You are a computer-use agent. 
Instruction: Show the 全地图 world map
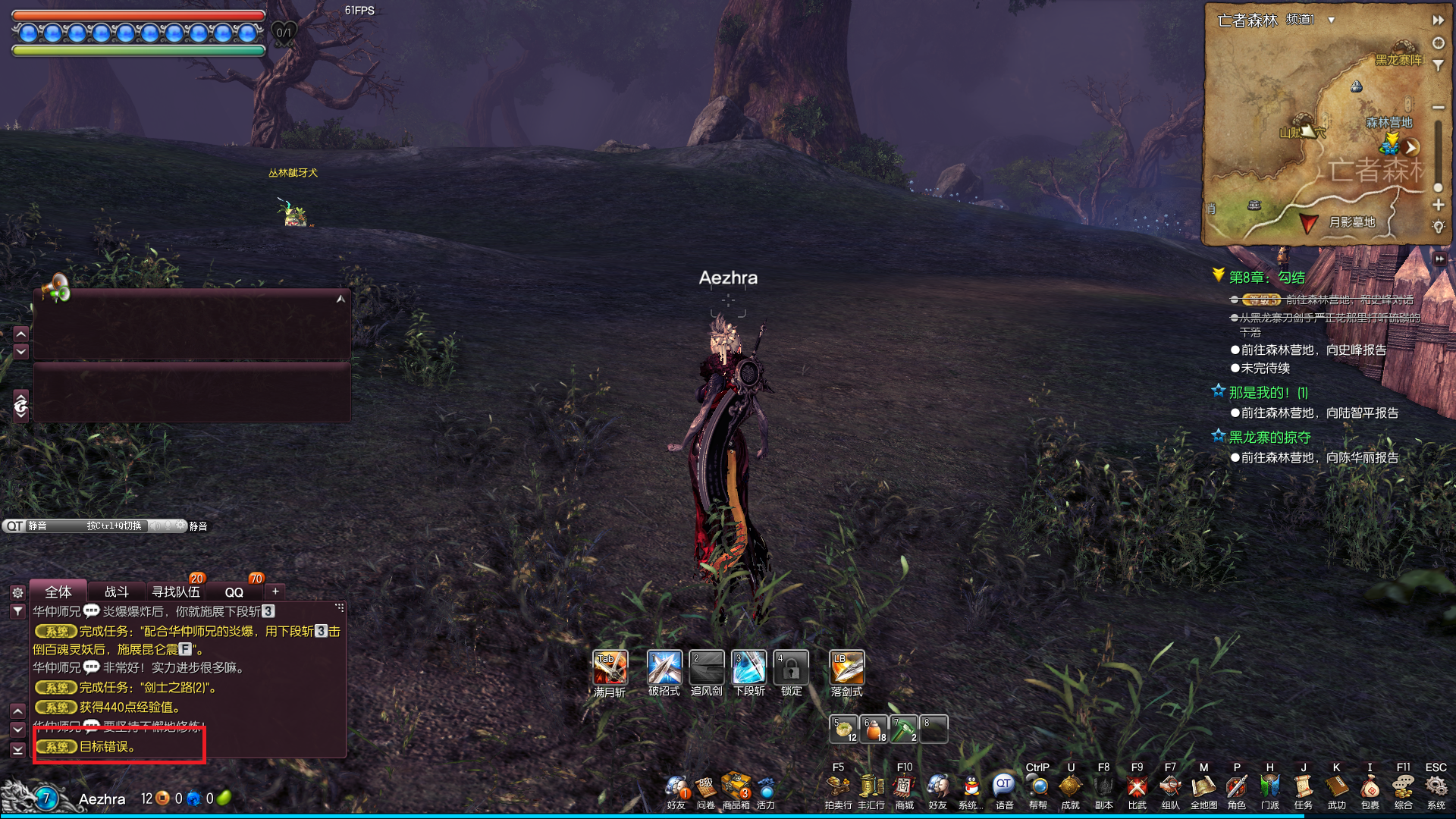pos(1203,787)
